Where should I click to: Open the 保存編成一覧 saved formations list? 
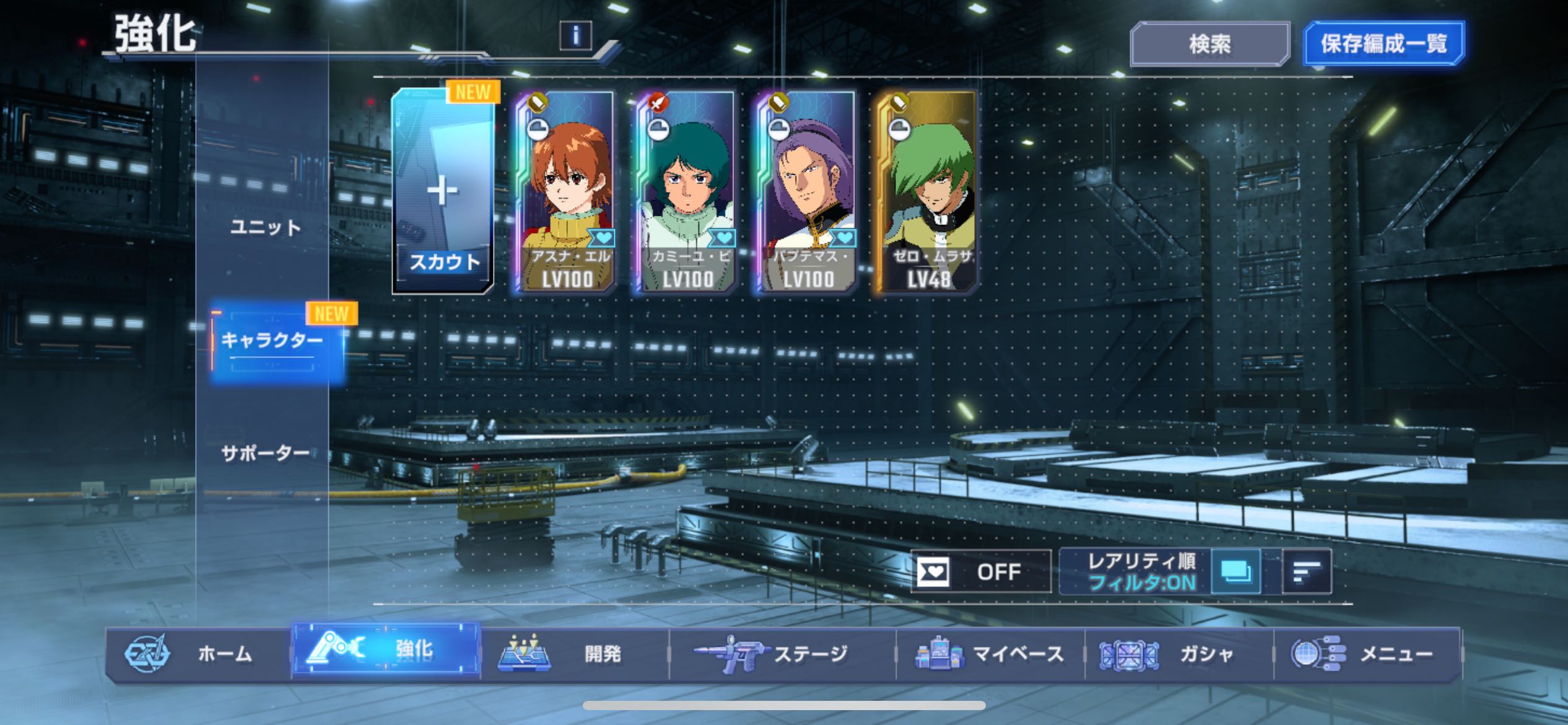coord(1383,44)
